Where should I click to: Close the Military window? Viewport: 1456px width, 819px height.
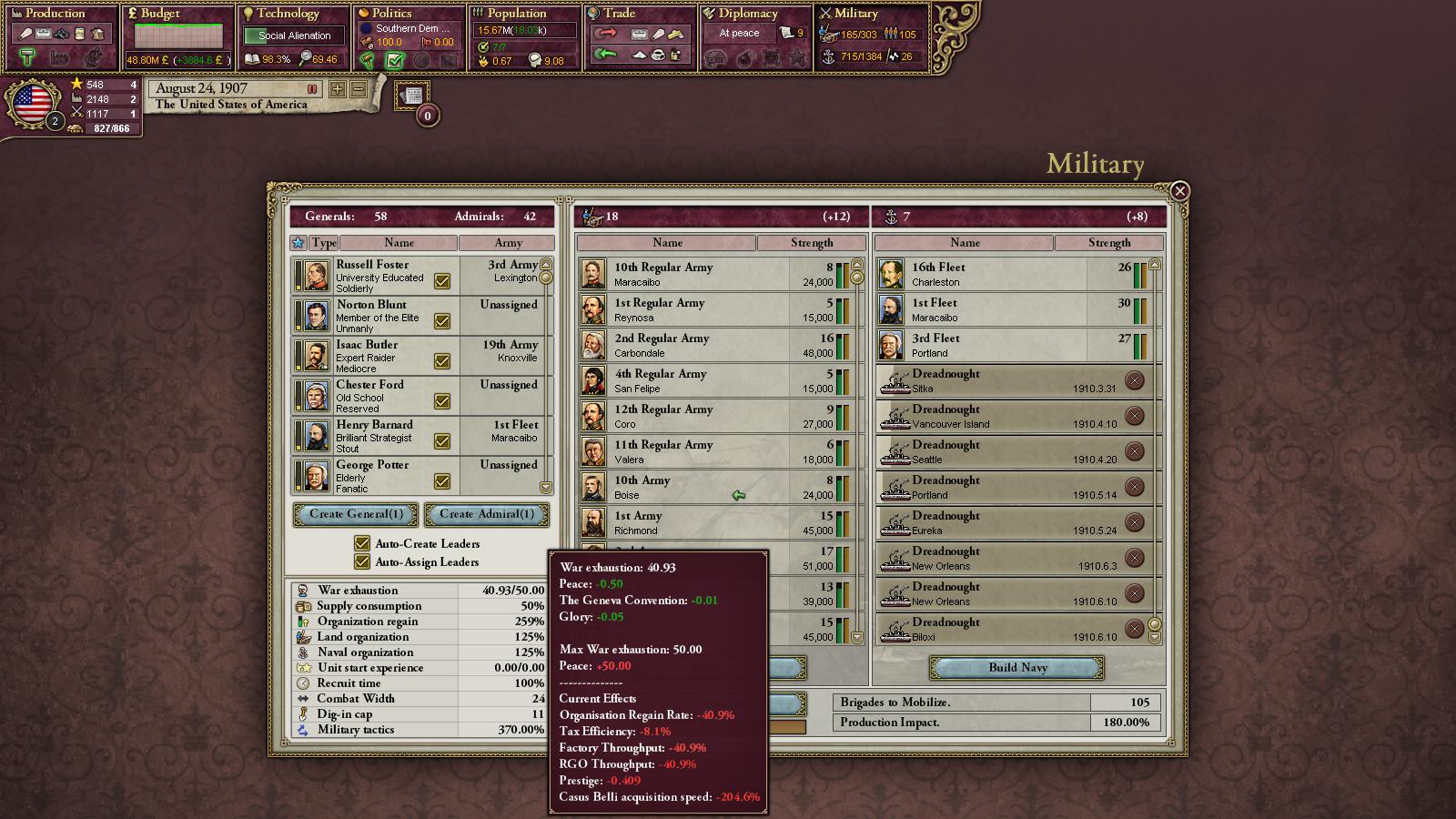[1179, 191]
